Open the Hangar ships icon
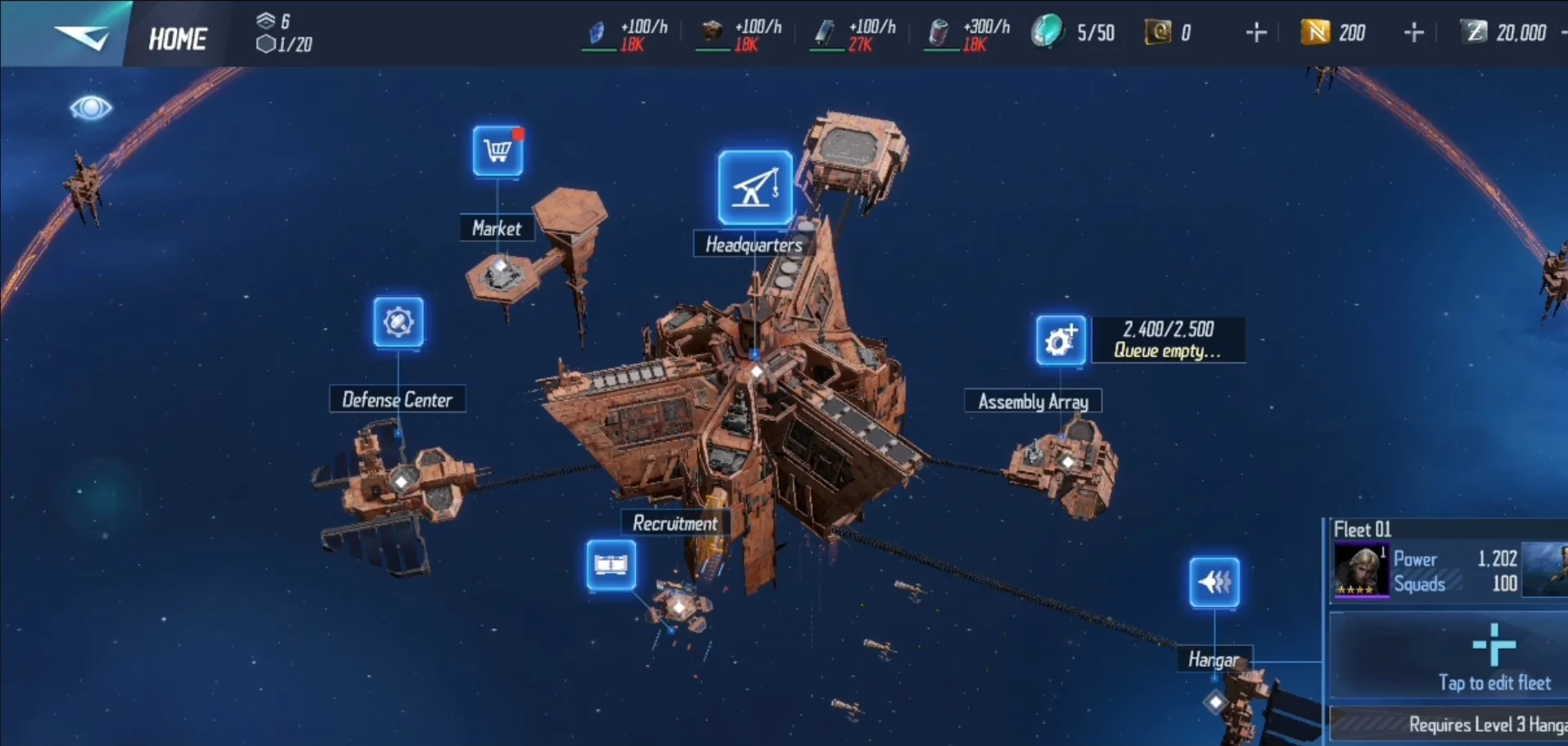 coord(1214,582)
